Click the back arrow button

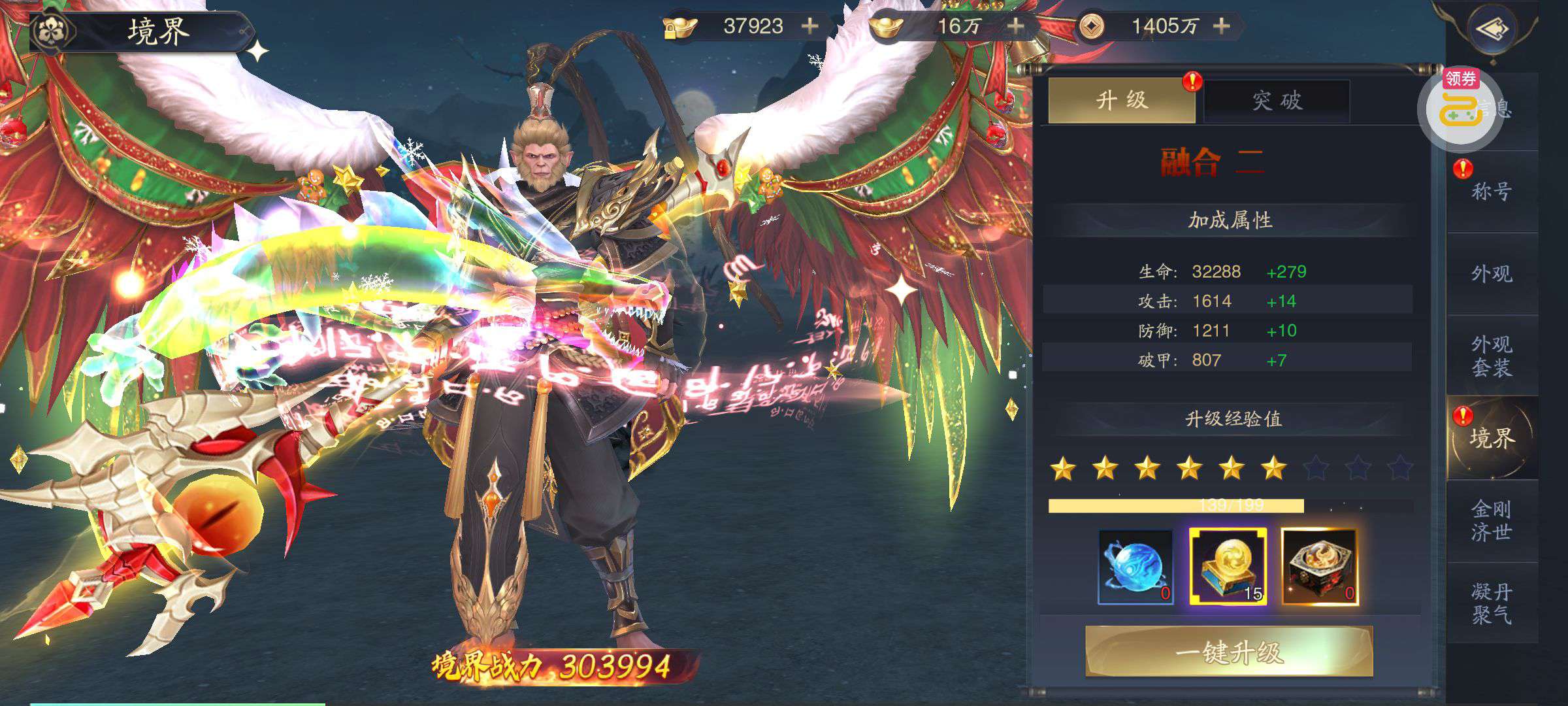point(1492,29)
